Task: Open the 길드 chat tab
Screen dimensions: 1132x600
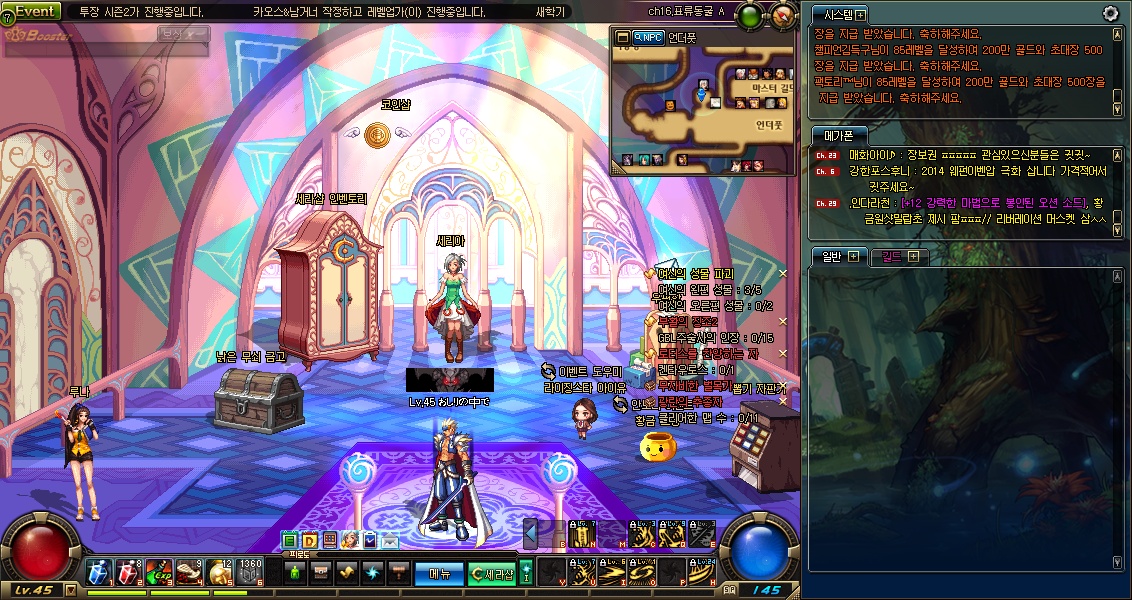Action: click(892, 256)
